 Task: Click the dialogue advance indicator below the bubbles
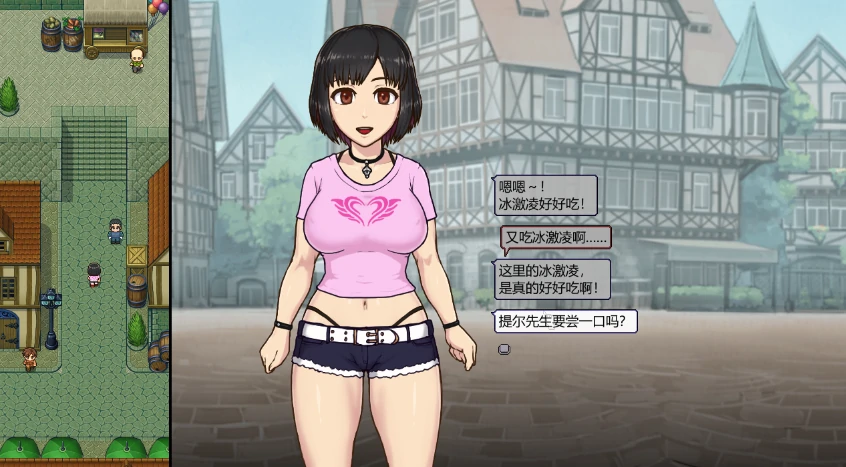(x=504, y=349)
